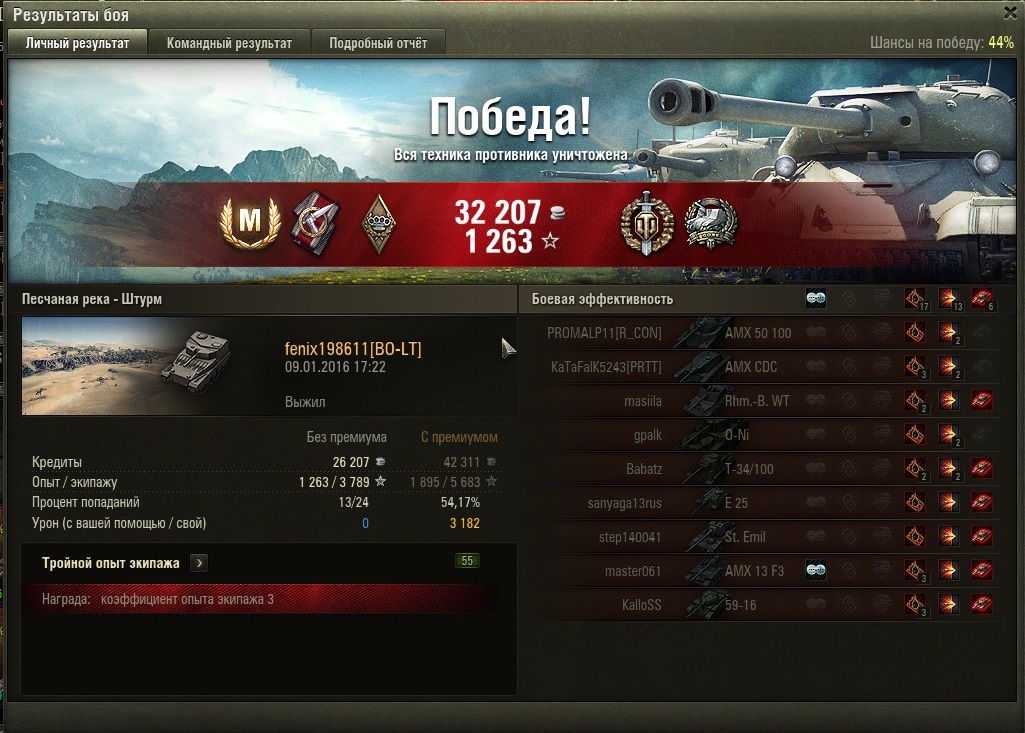Click the diamond-shaped knuckle badge medal
Image resolution: width=1025 pixels, height=733 pixels.
378,223
